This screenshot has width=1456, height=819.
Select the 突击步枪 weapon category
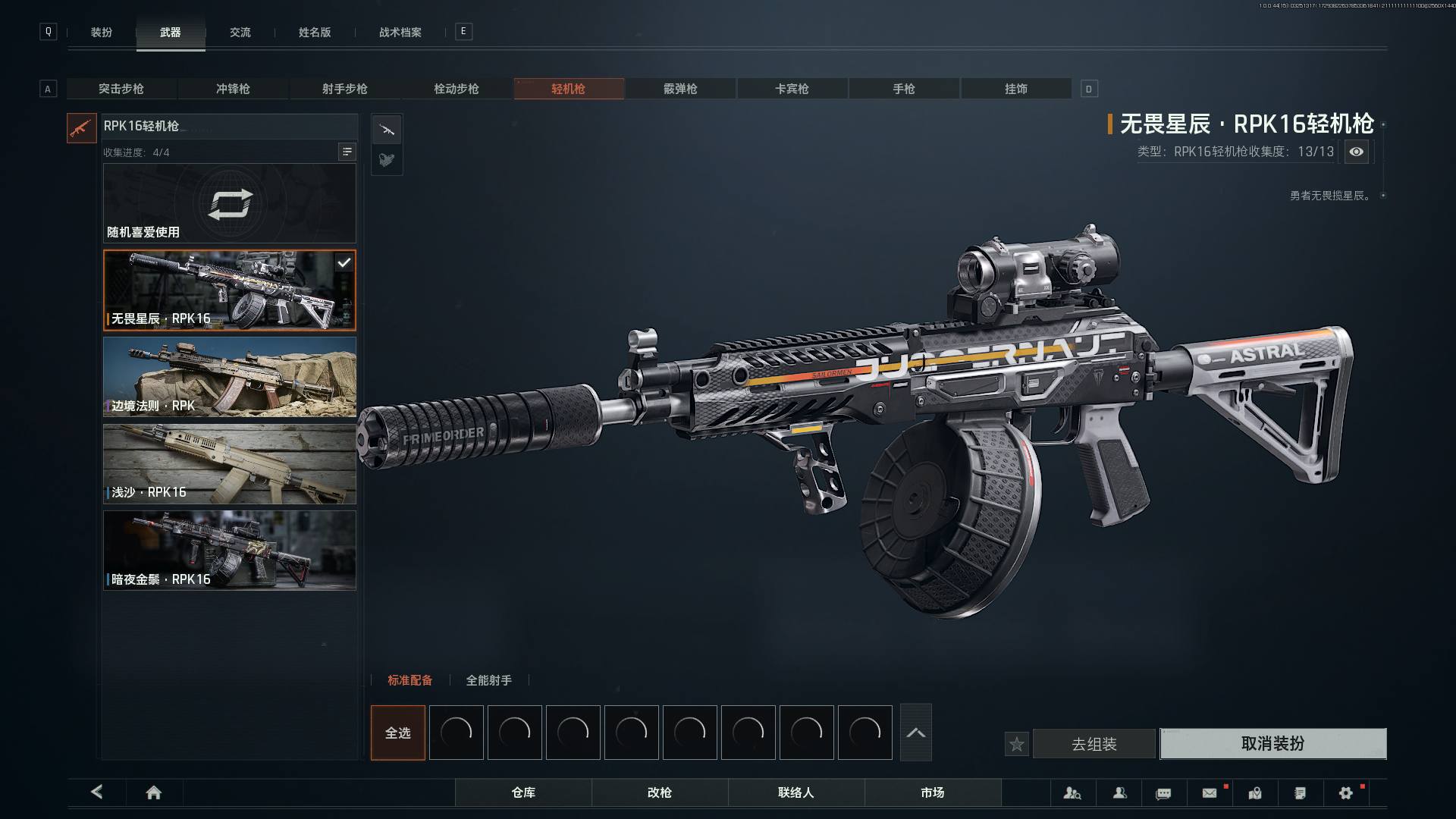click(121, 89)
